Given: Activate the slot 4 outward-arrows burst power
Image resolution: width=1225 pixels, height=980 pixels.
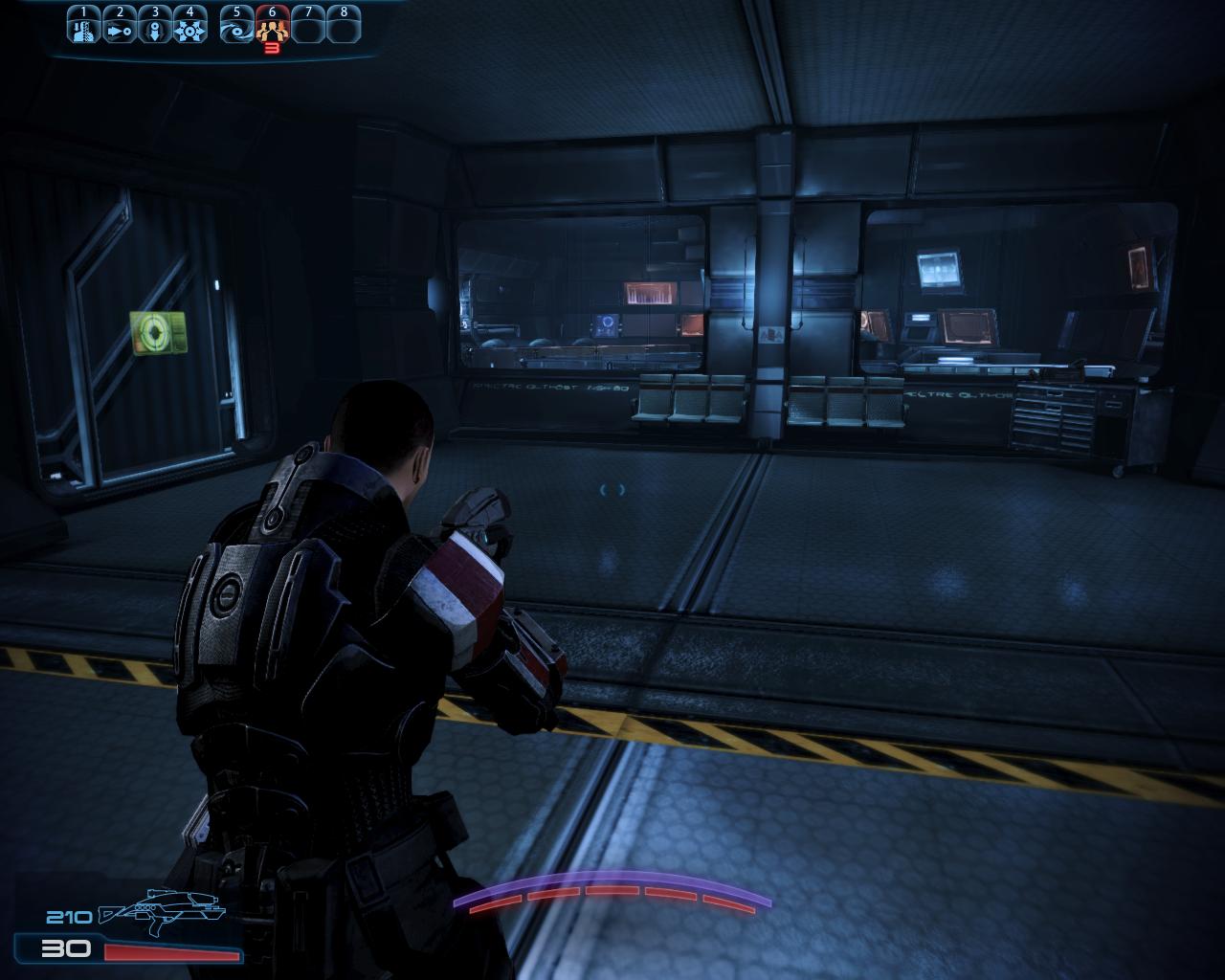Looking at the screenshot, I should tap(190, 28).
